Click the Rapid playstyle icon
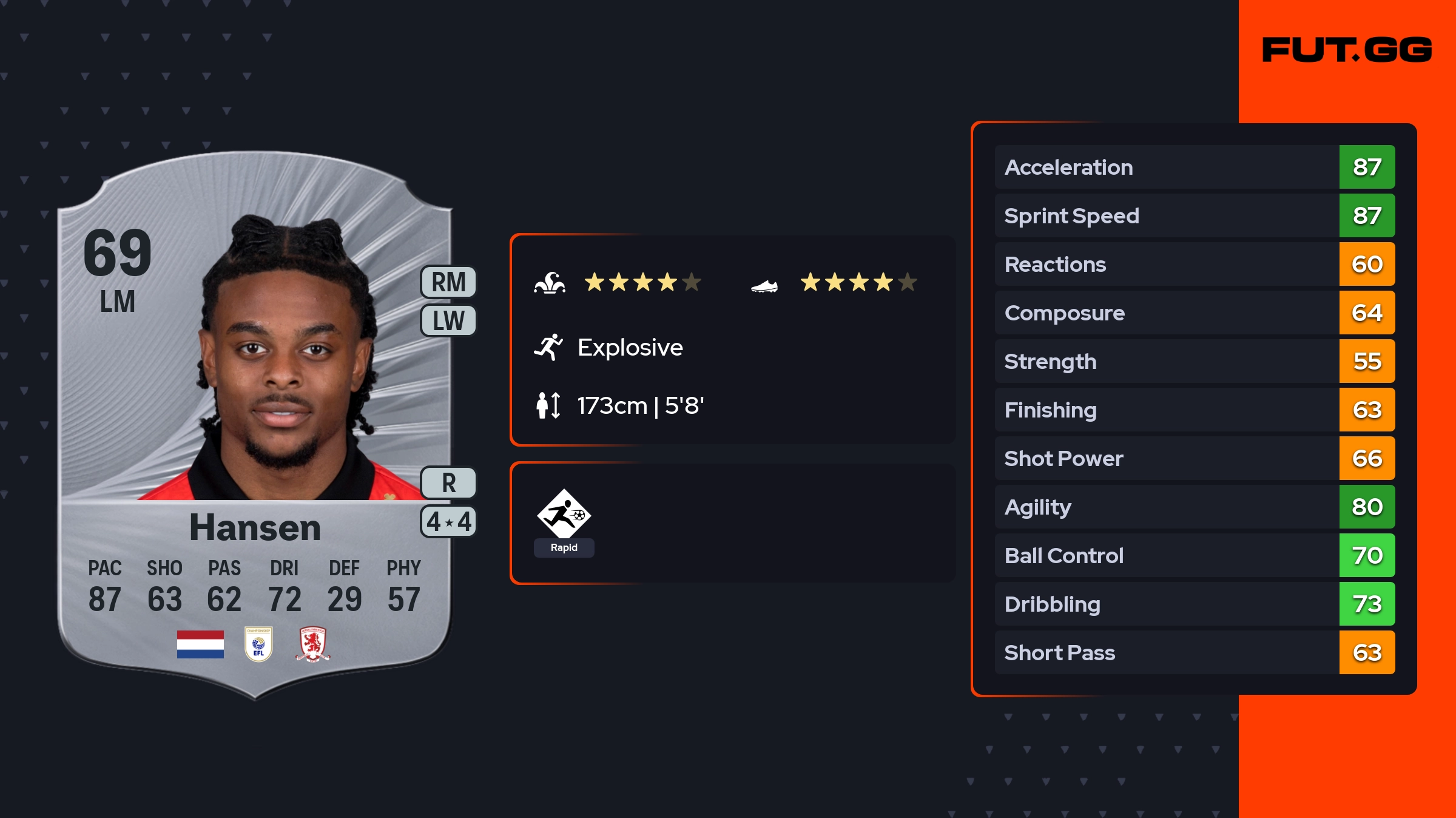Image resolution: width=1456 pixels, height=818 pixels. (x=564, y=516)
